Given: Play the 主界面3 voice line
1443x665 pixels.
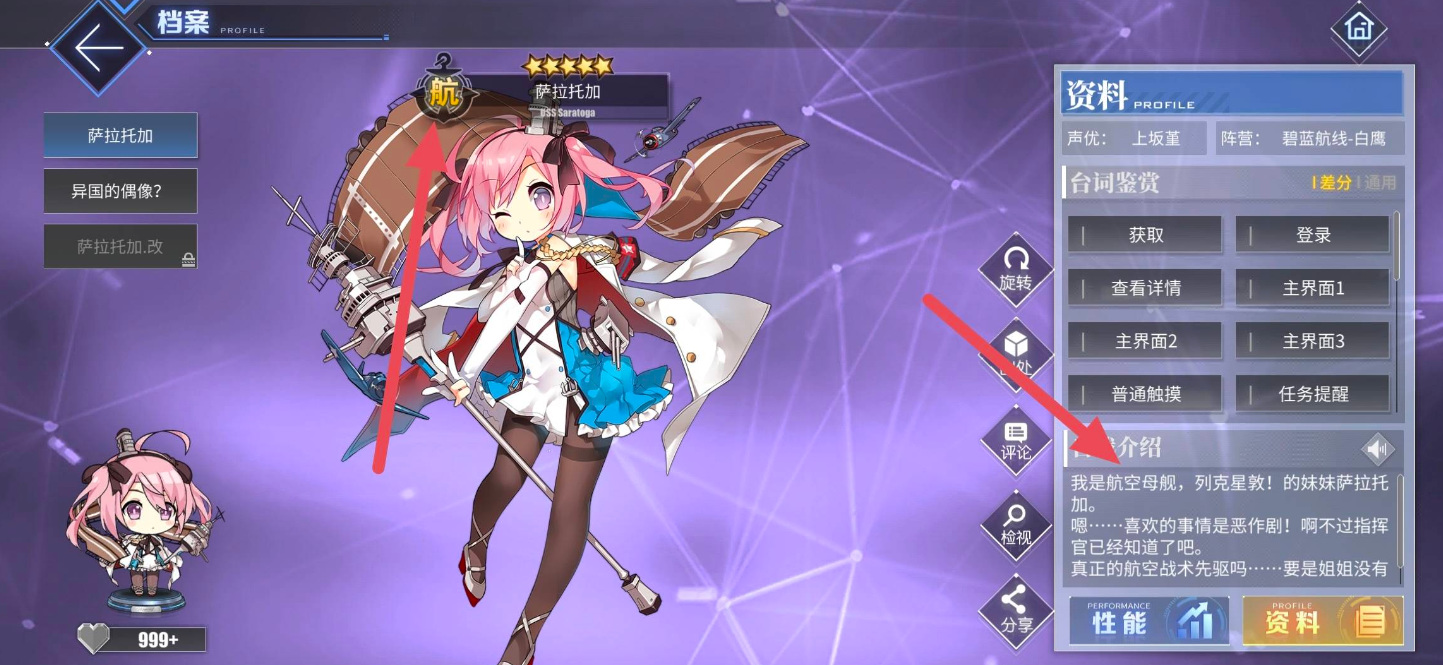Looking at the screenshot, I should coord(1313,341).
